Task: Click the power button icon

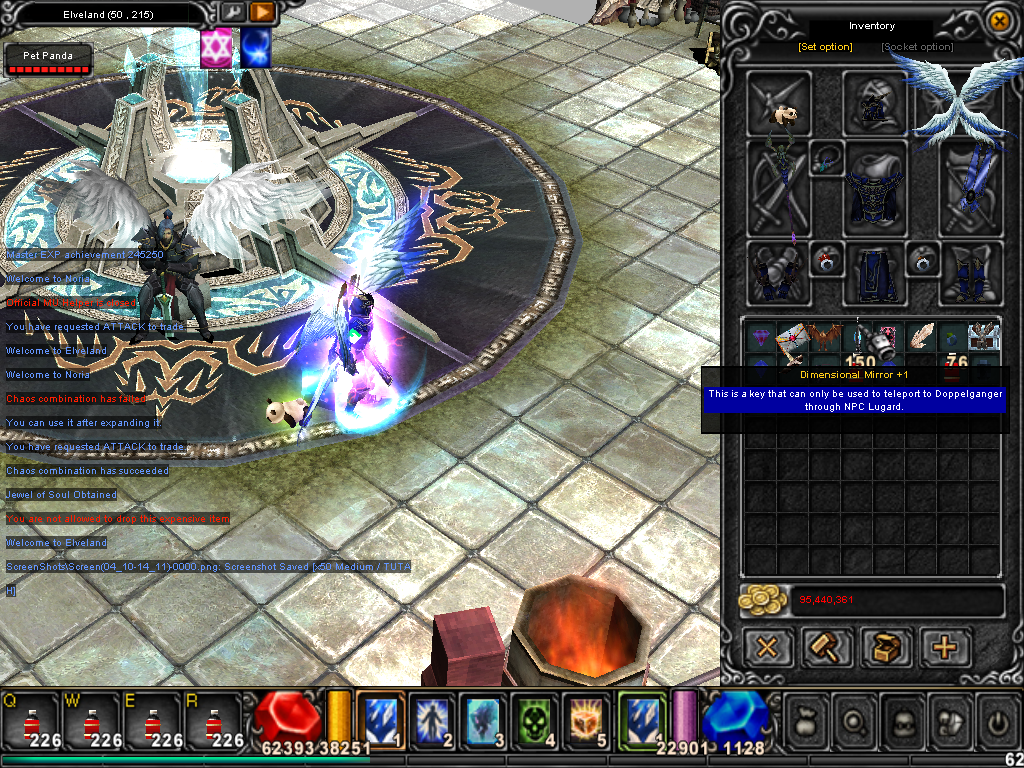Action: tap(997, 720)
